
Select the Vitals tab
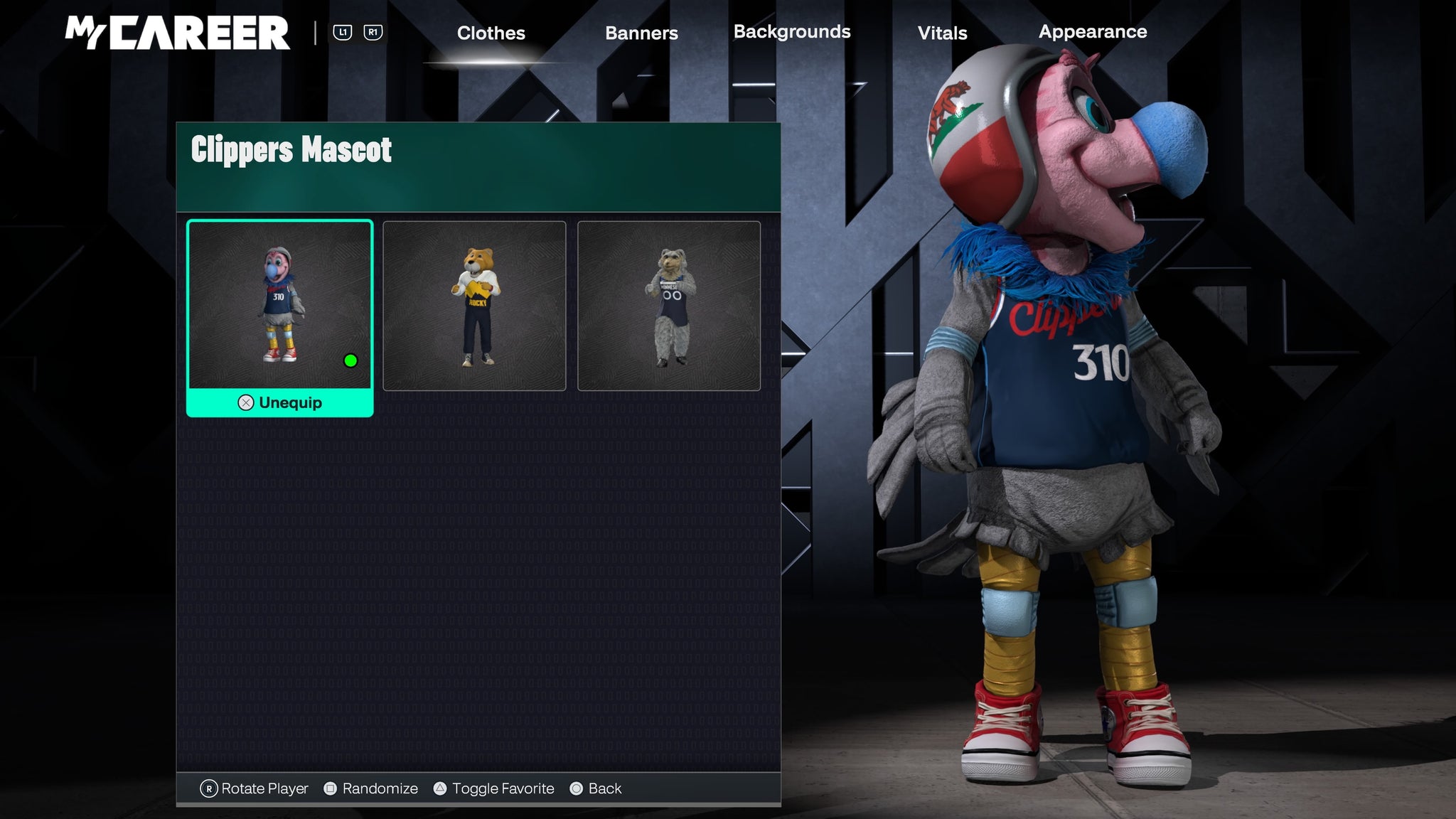(x=942, y=33)
